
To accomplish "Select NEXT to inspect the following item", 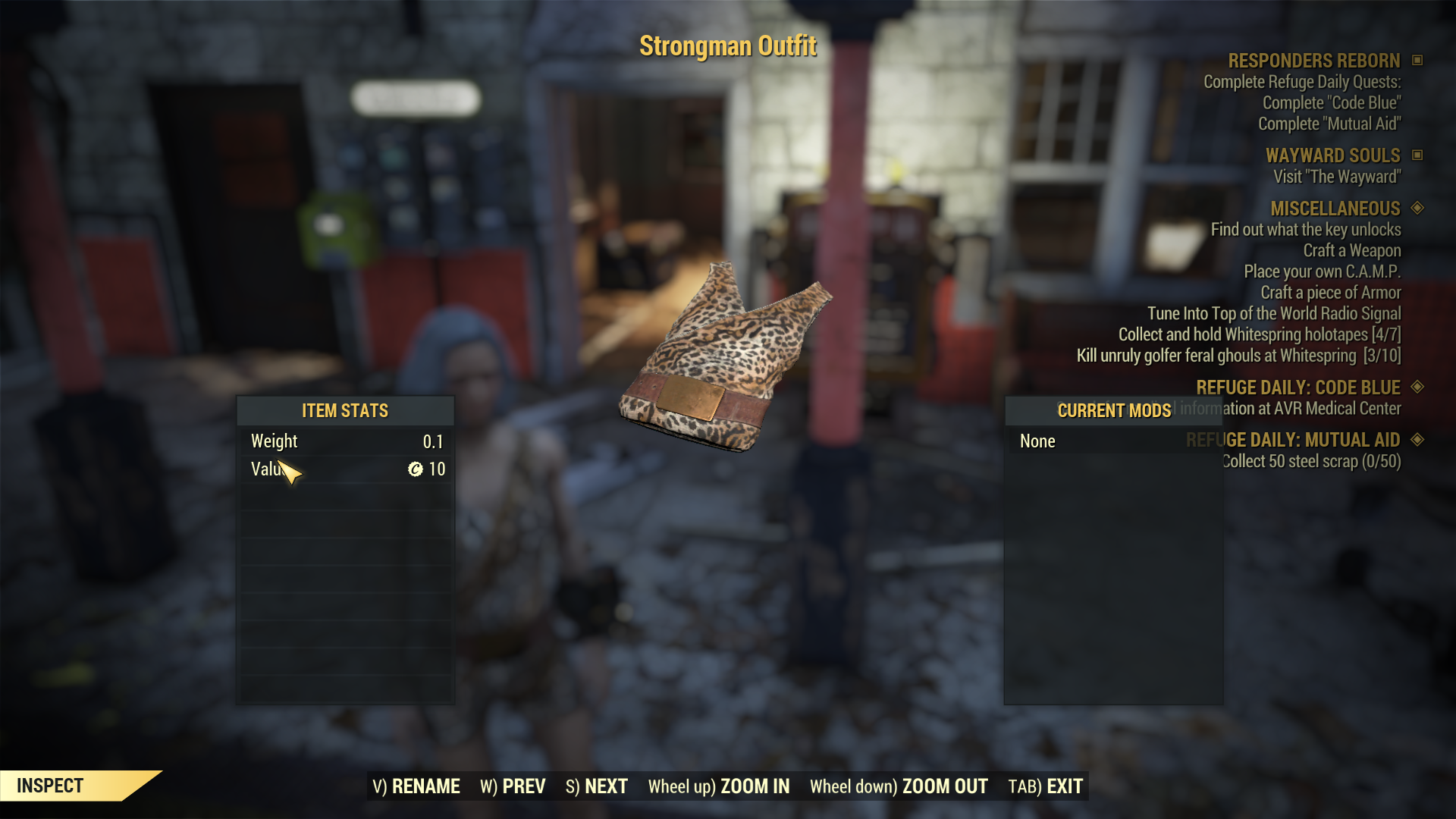I will pos(597,786).
